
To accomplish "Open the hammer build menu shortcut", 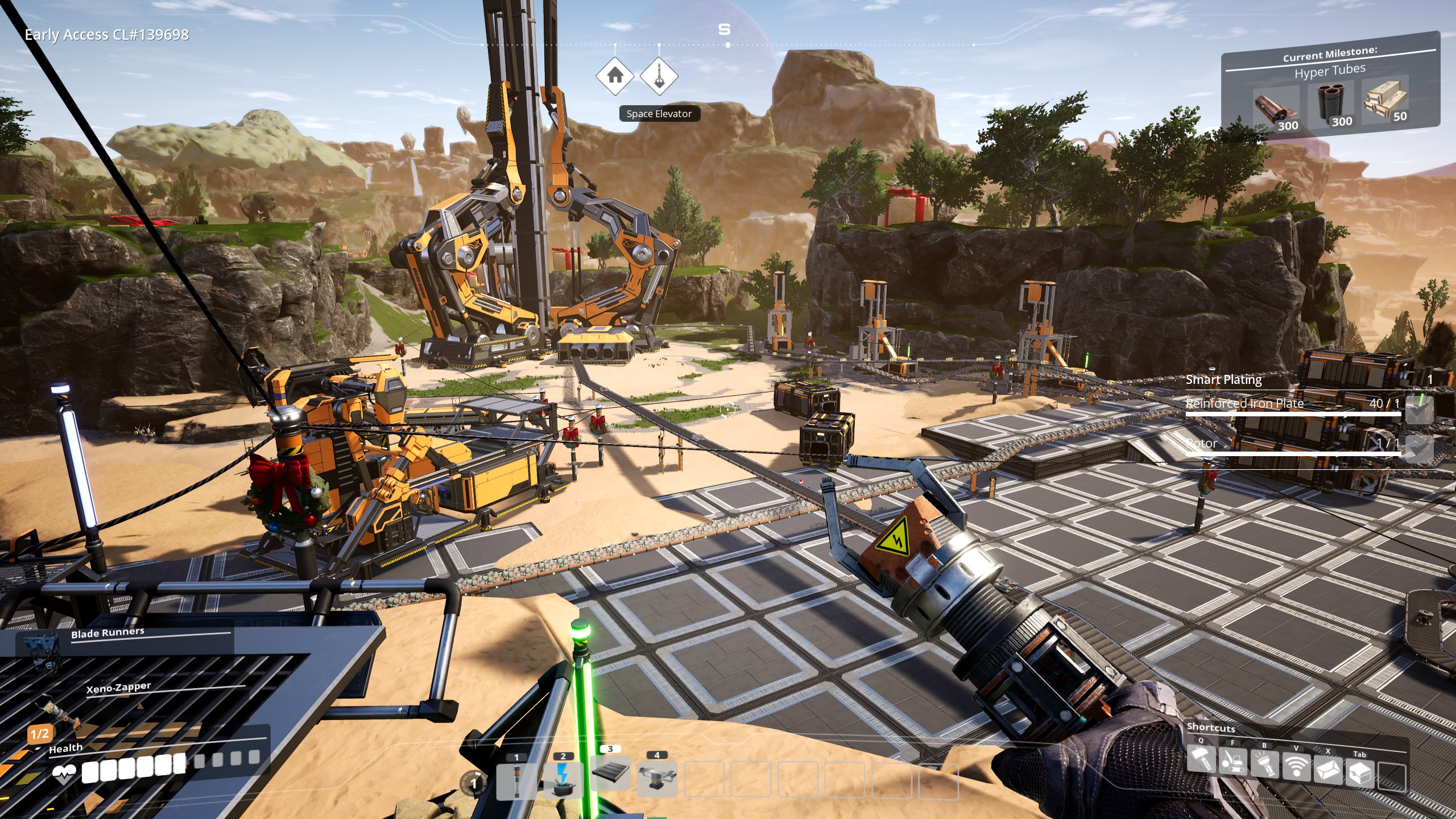I will [1201, 760].
